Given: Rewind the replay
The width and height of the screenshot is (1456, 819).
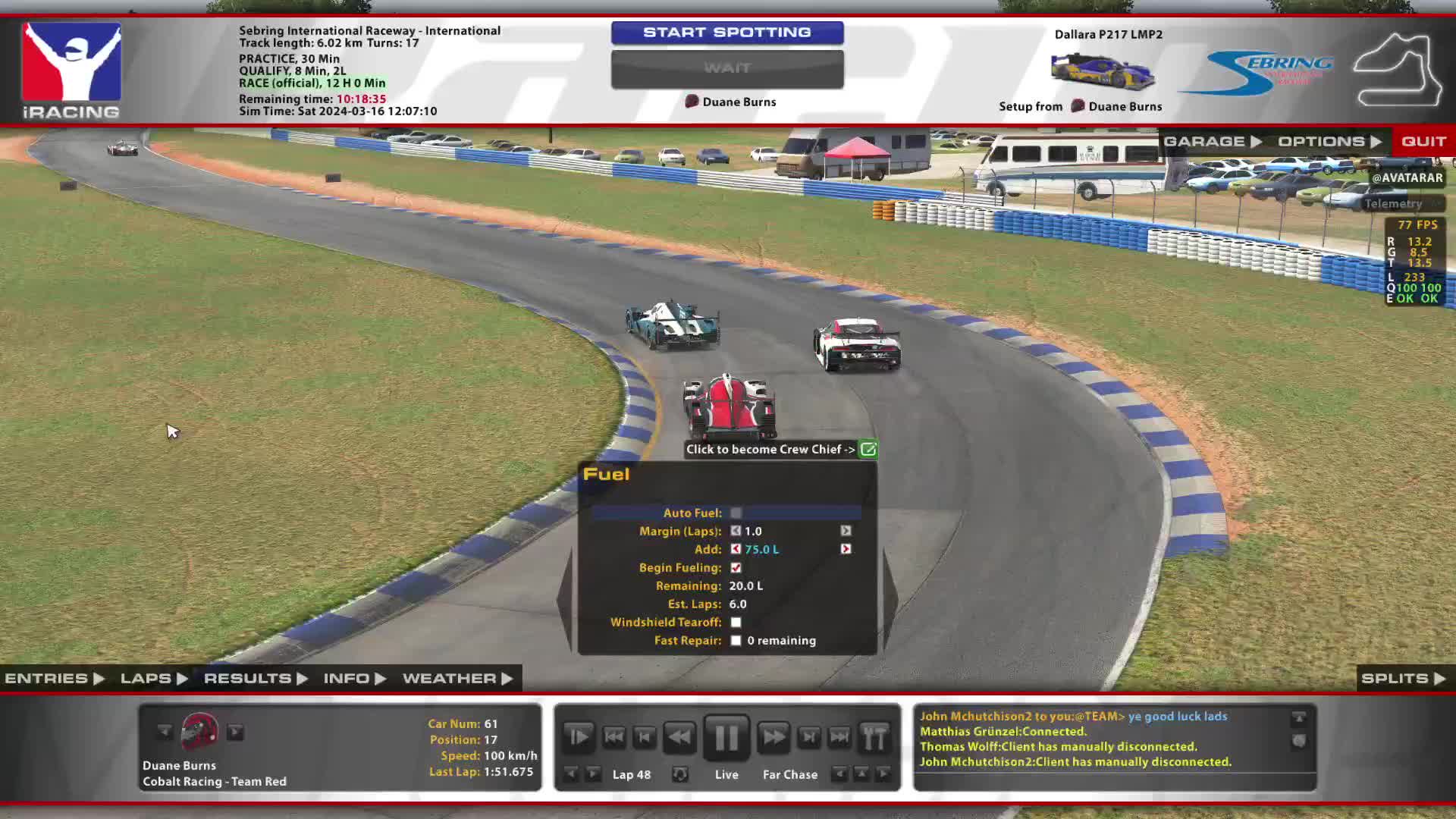Looking at the screenshot, I should tap(679, 737).
